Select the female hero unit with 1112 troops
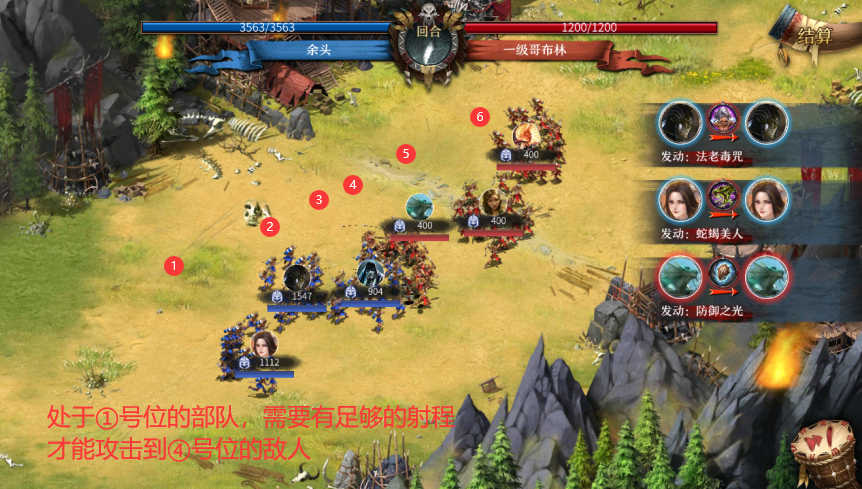Image resolution: width=862 pixels, height=489 pixels. pos(264,346)
